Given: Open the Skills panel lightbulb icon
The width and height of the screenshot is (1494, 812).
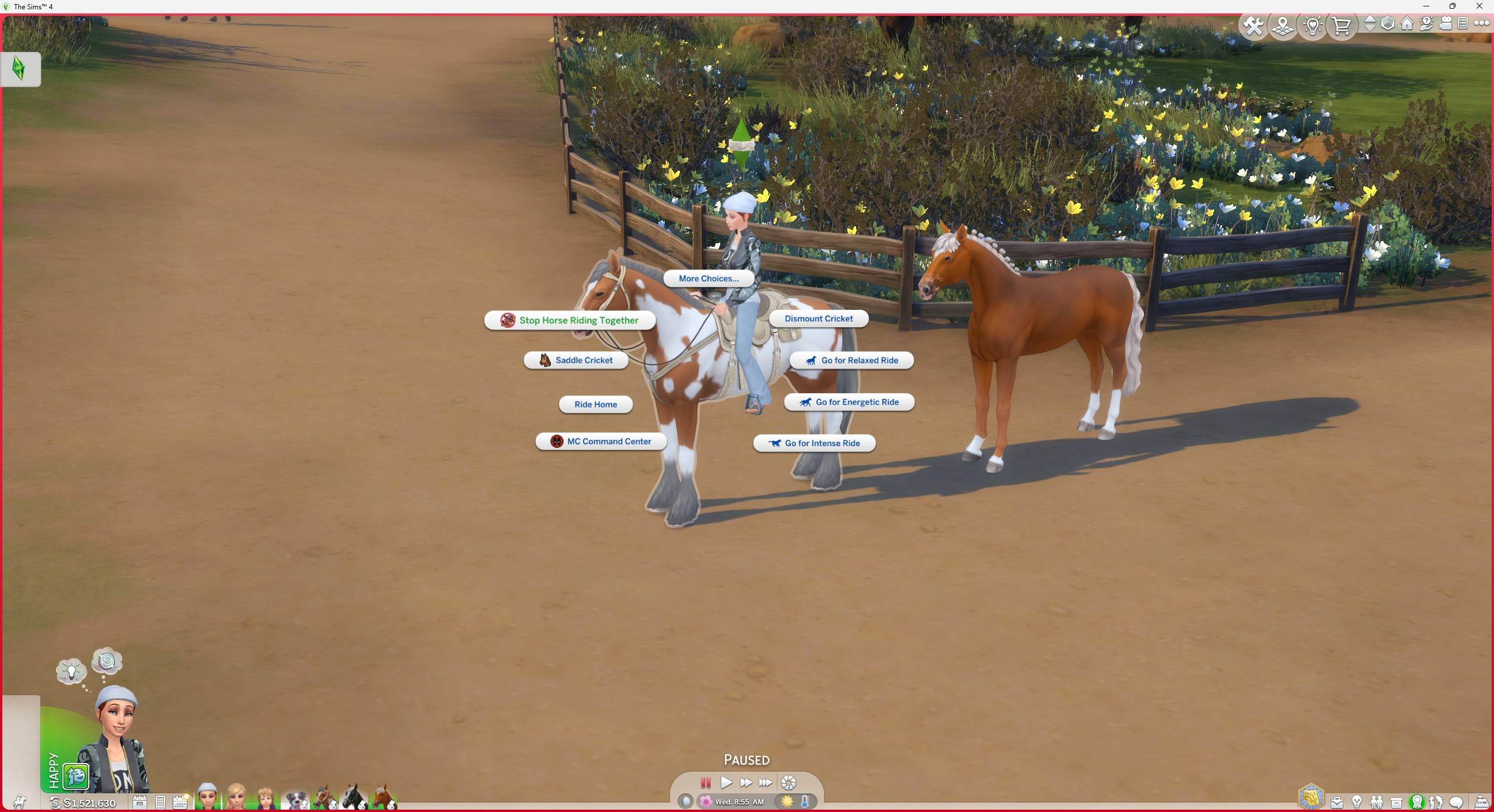Looking at the screenshot, I should 1357,803.
